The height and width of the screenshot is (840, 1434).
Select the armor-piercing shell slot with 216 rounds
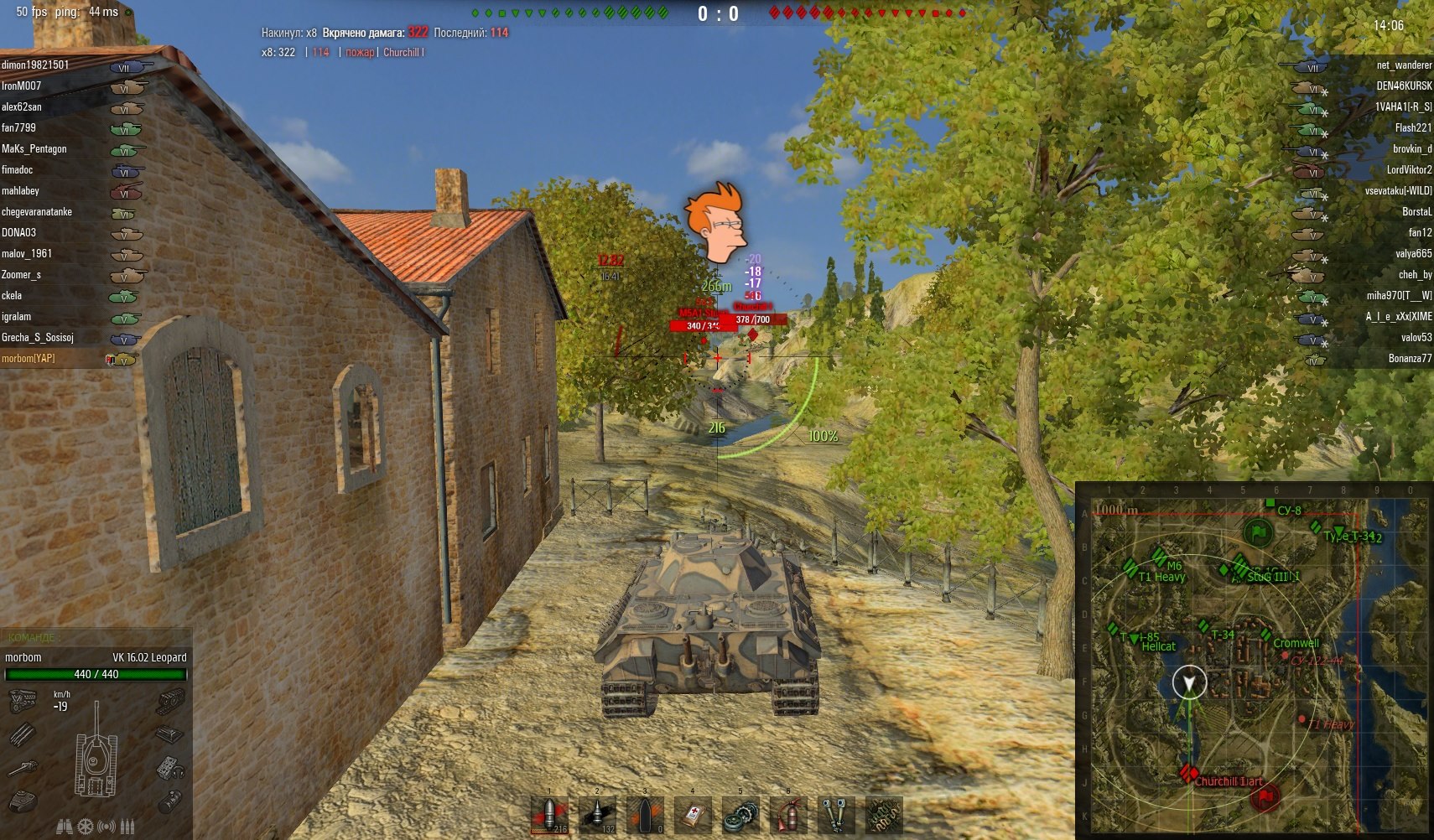550,815
